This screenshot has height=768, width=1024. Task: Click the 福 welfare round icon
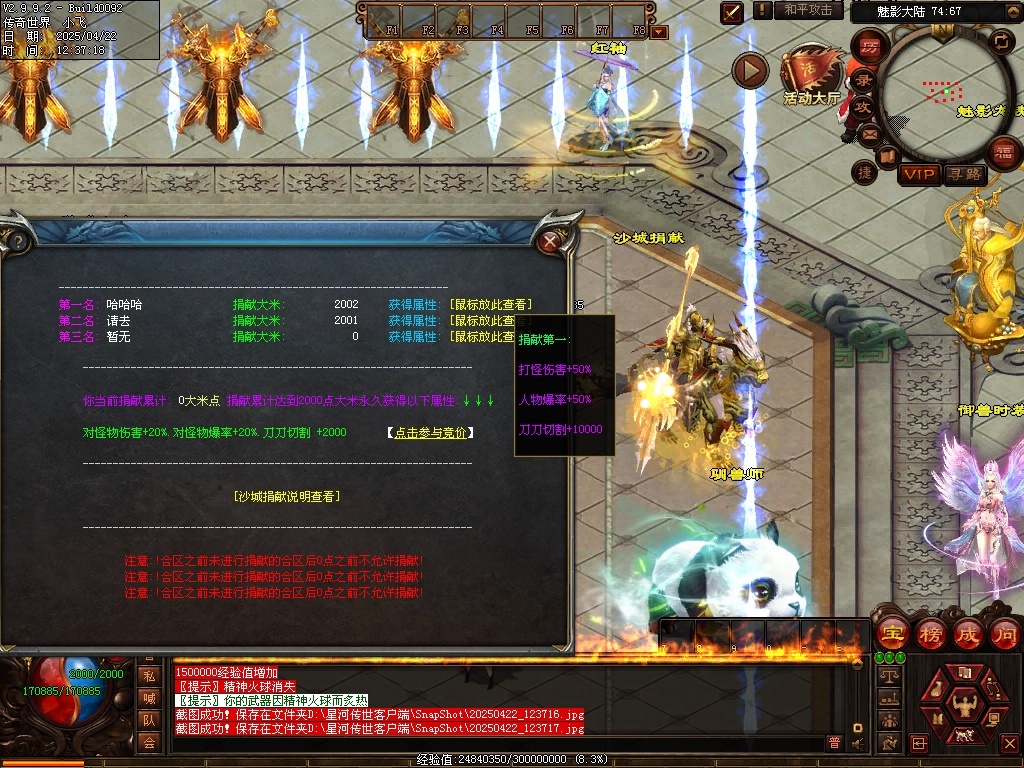point(1003,152)
